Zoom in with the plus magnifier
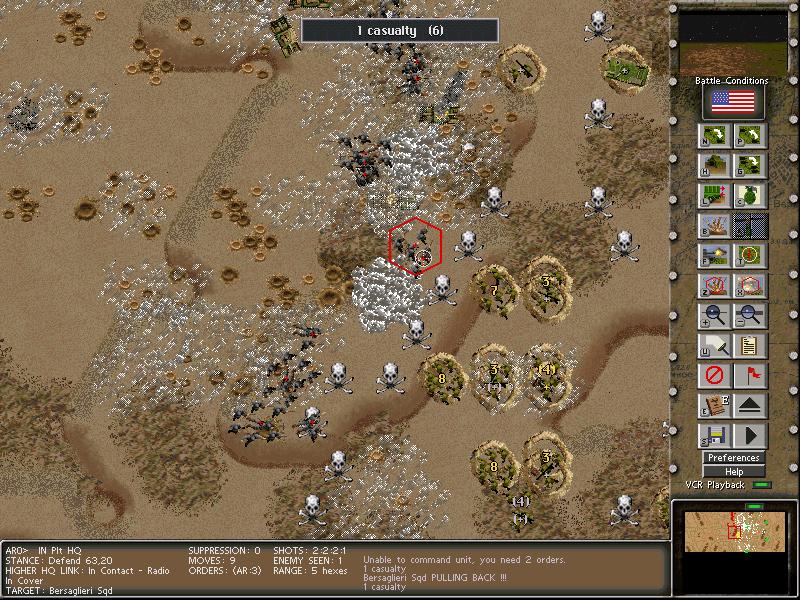The width and height of the screenshot is (800, 600). [x=715, y=317]
